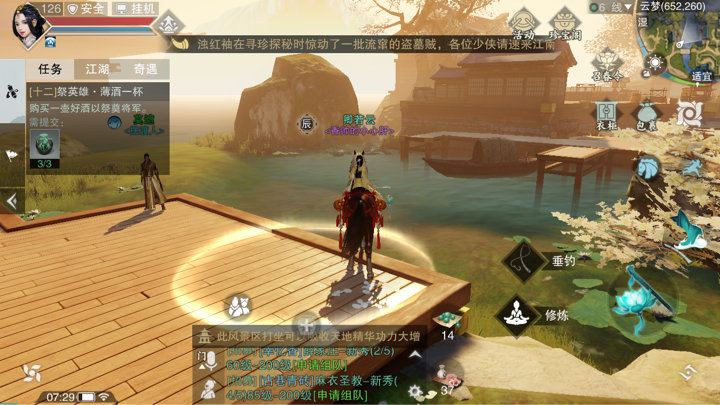Select the 任务 quest tab
This screenshot has height=405, width=720.
[x=50, y=69]
